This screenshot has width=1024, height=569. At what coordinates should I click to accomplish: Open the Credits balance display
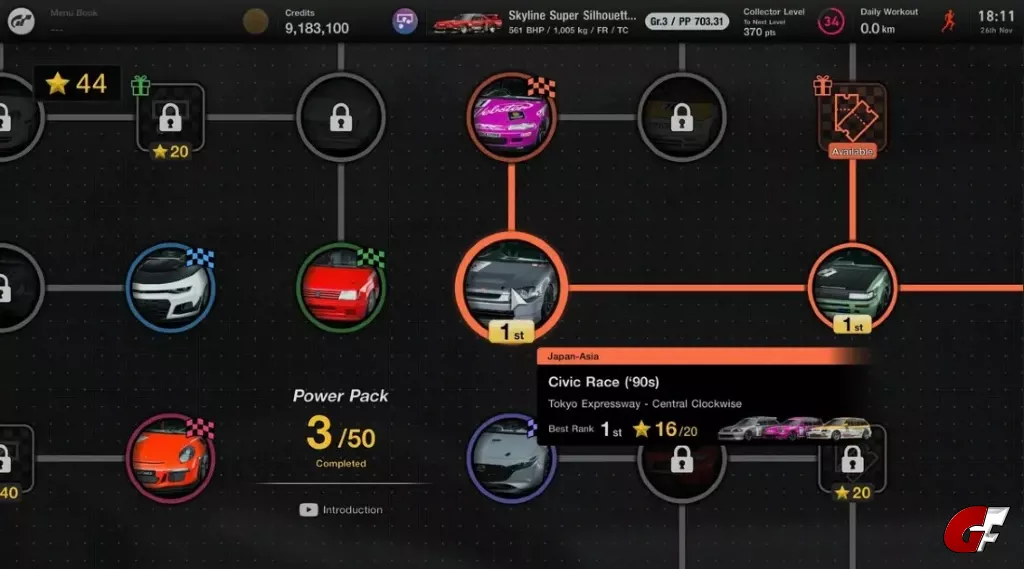tap(316, 21)
